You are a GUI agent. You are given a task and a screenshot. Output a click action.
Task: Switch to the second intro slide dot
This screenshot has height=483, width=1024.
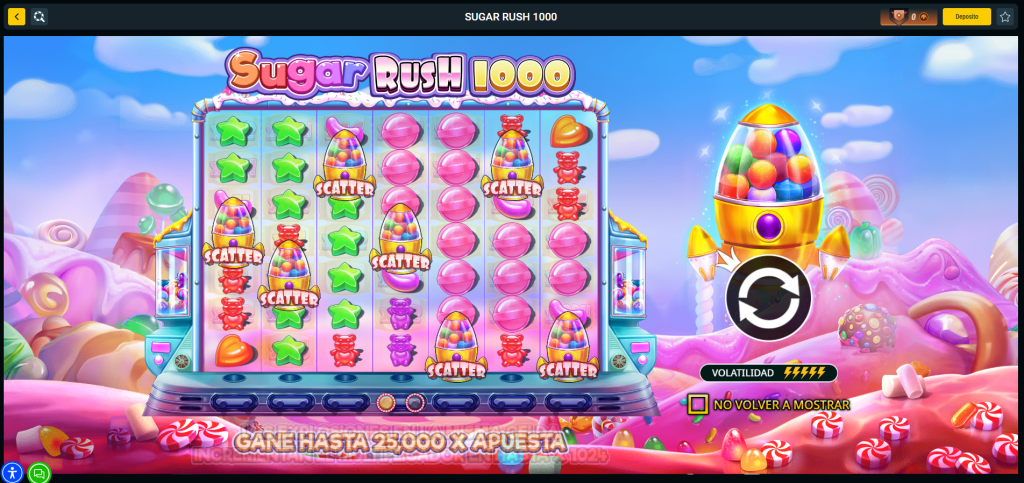point(414,402)
